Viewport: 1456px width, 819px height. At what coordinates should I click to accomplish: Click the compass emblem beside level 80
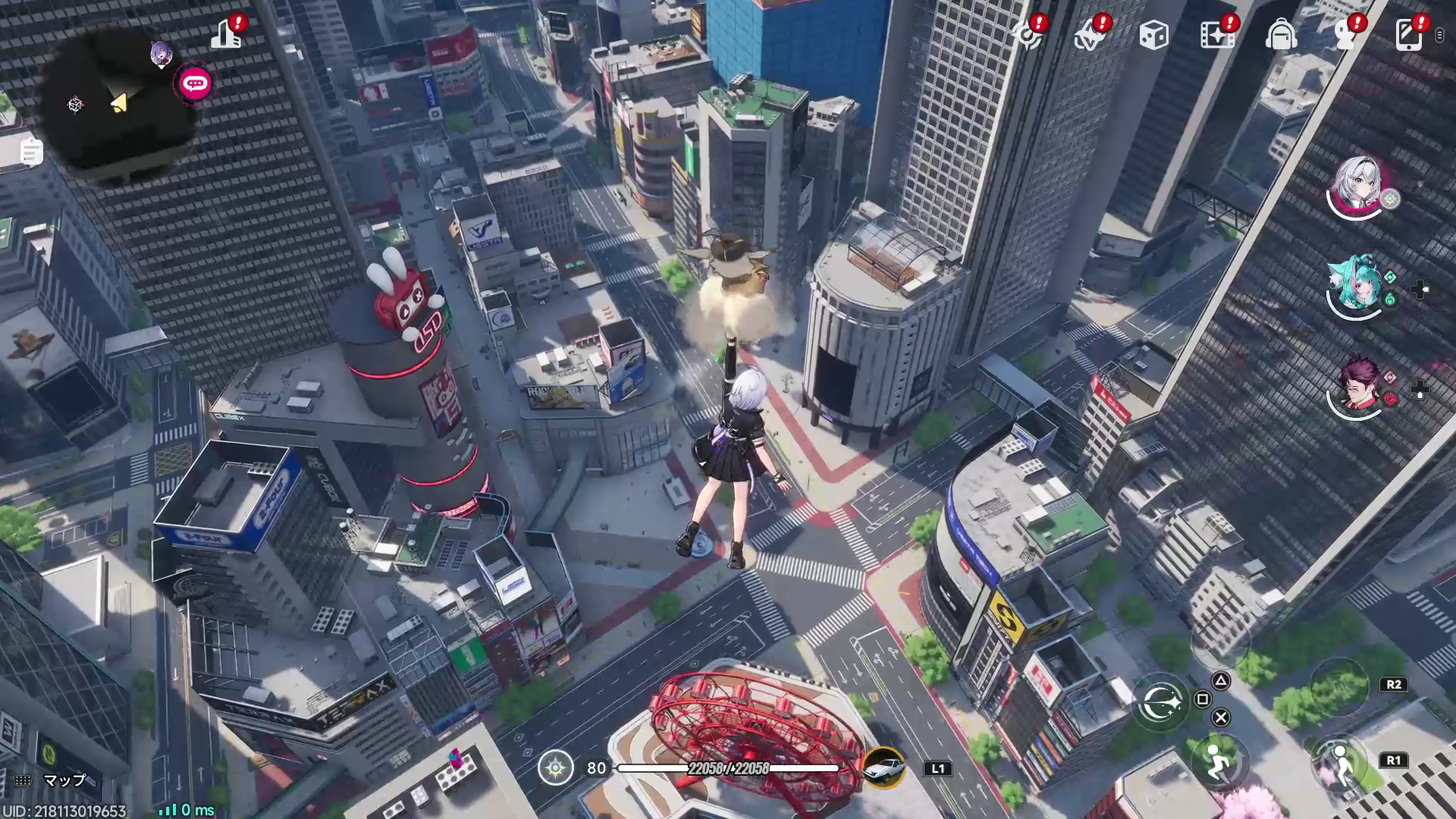pyautogui.click(x=556, y=767)
